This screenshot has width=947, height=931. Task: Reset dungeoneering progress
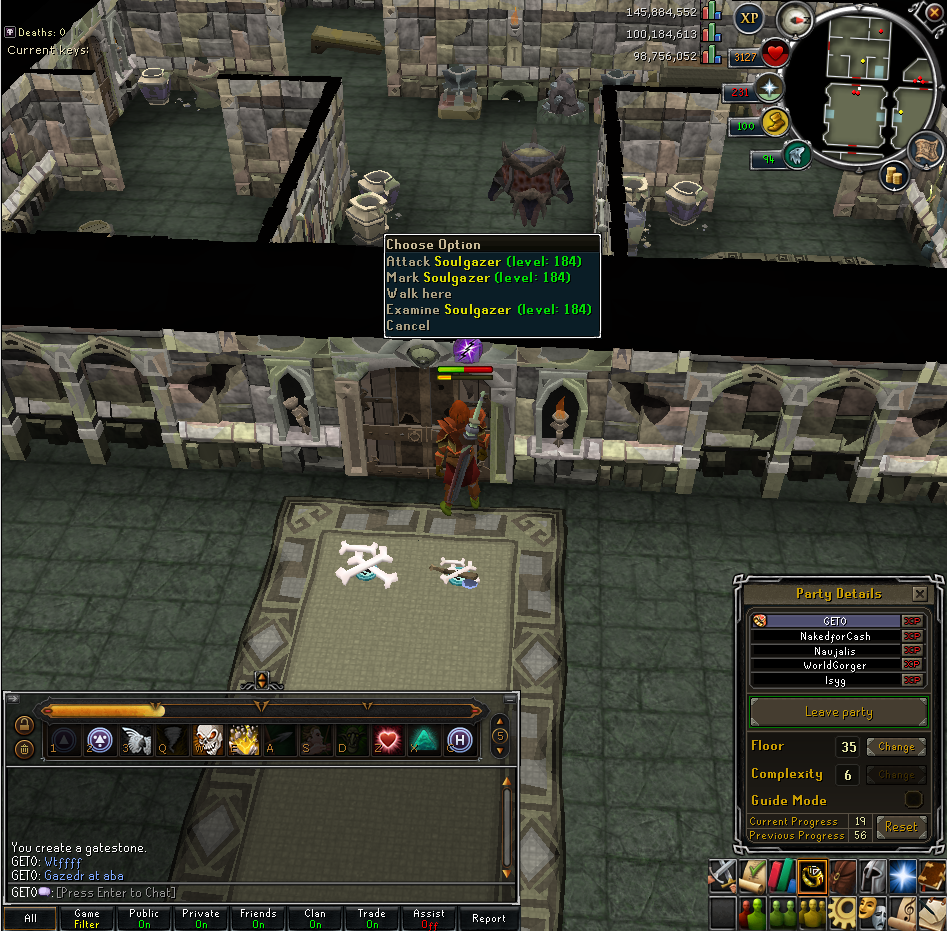click(x=900, y=827)
